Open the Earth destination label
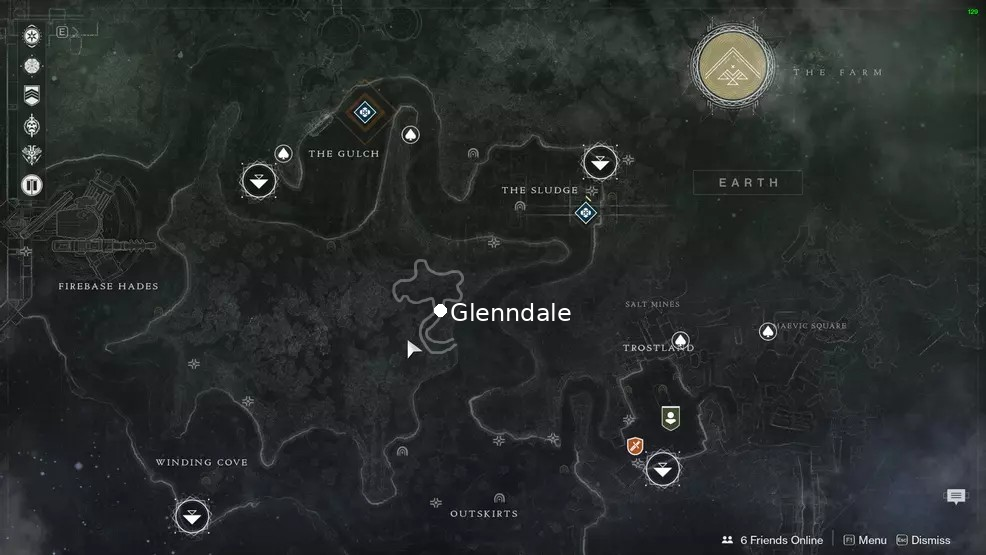Screen dimensions: 986x555 click(748, 182)
